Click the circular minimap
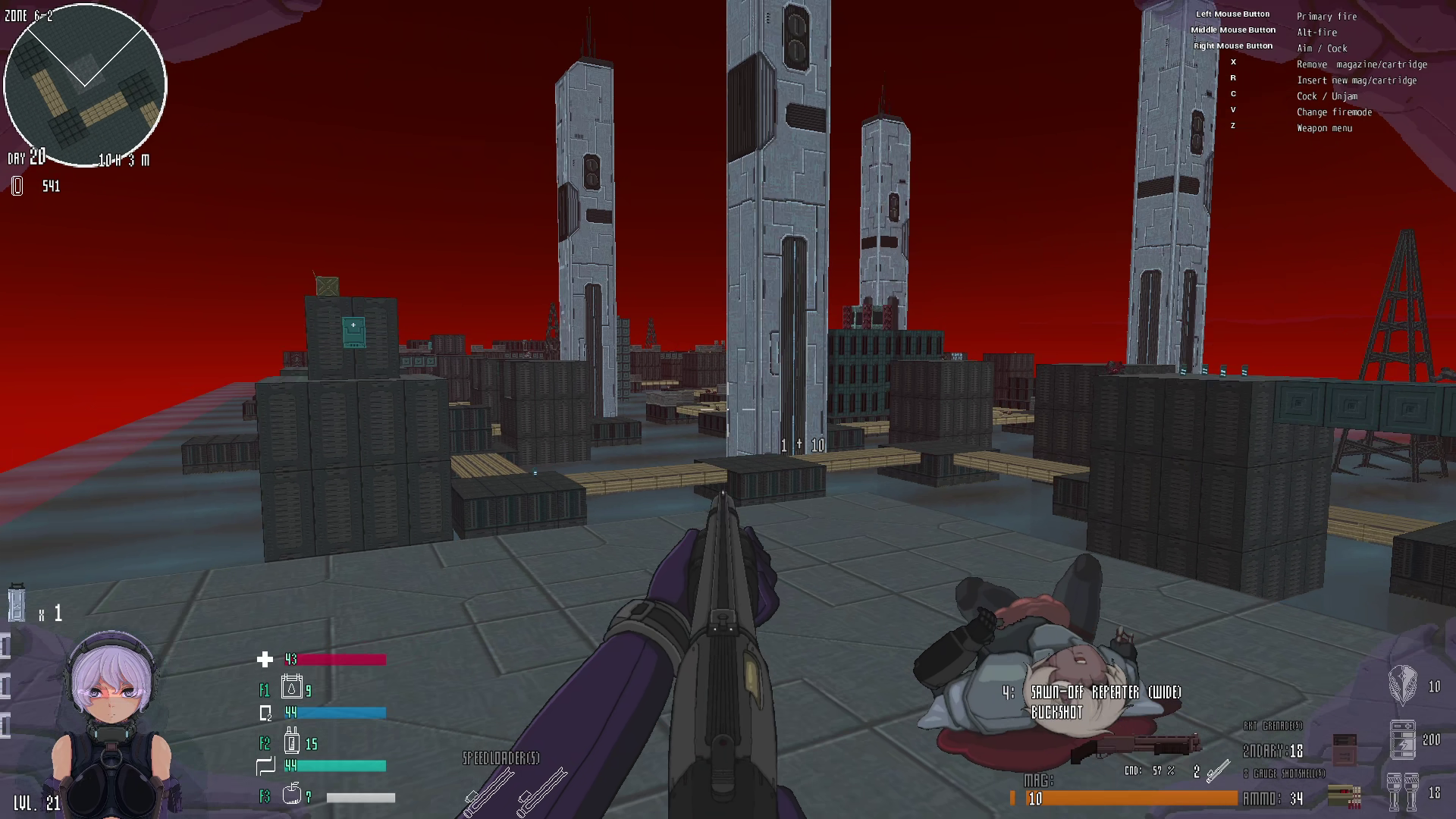1456x819 pixels. pos(85,85)
